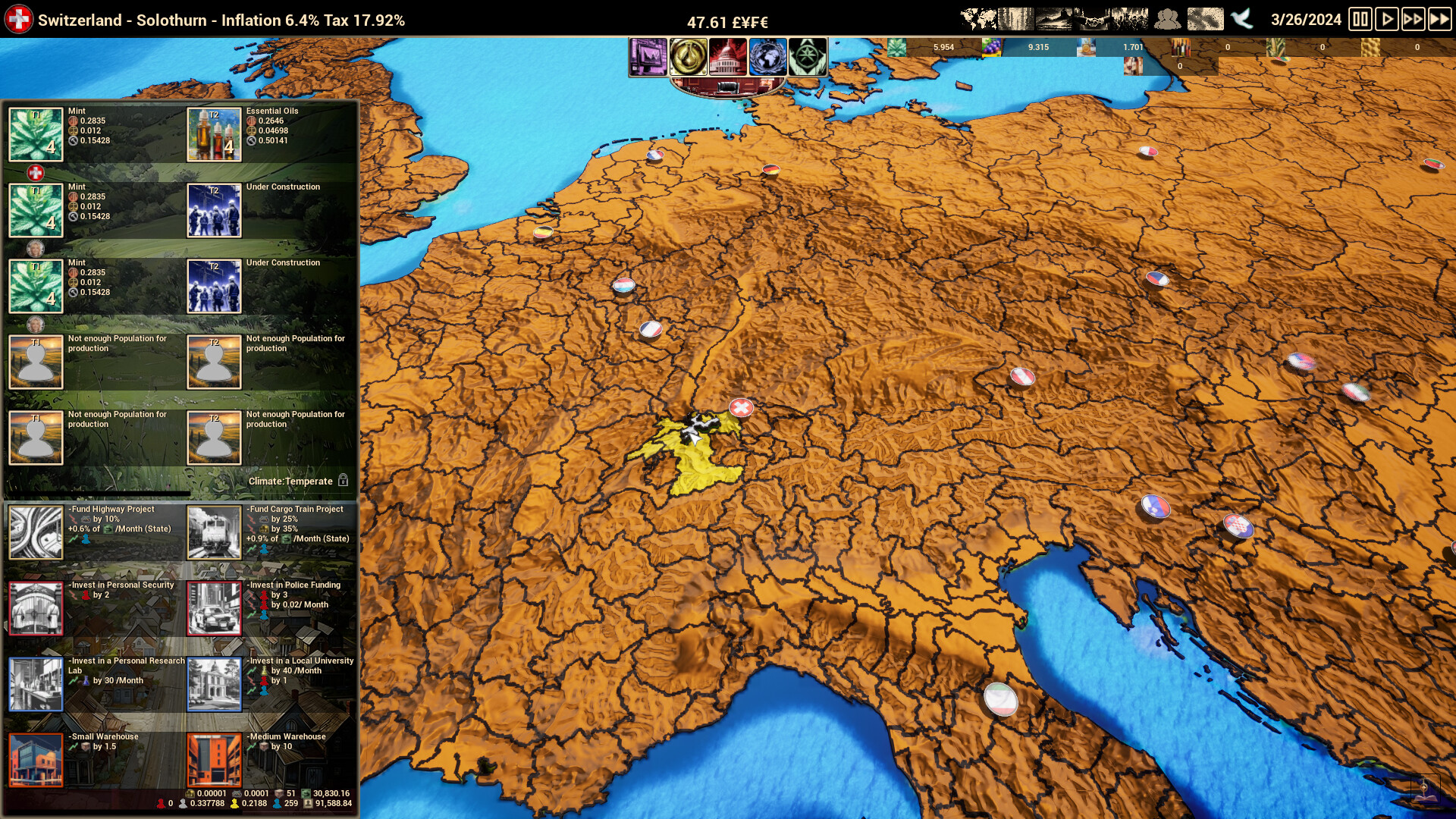The width and height of the screenshot is (1456, 819).
Task: Open the stock market panel via purple monitor icon
Action: 648,57
